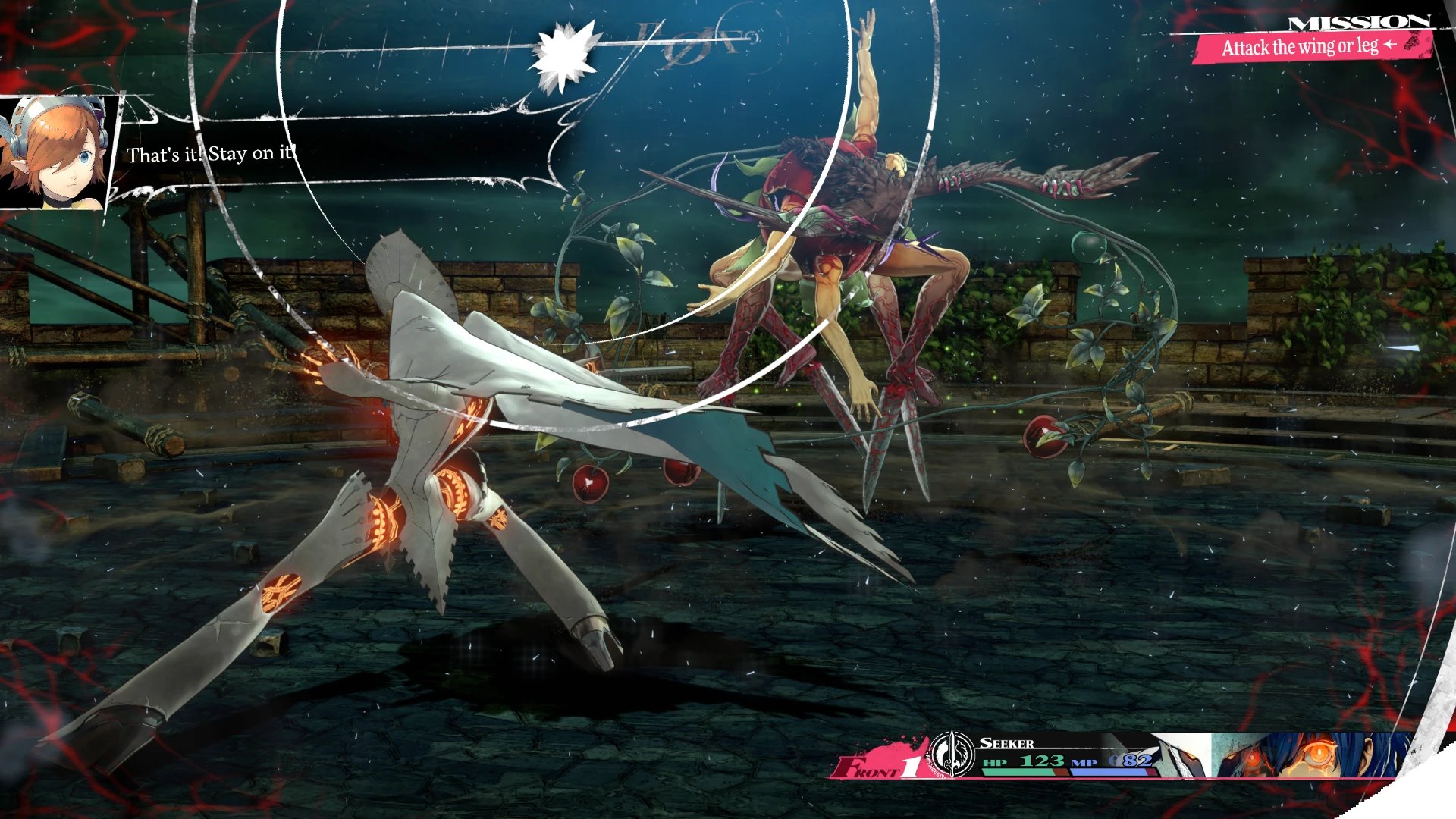Image resolution: width=1456 pixels, height=819 pixels.
Task: Select the blue-haired protagonist portrait
Action: click(x=1308, y=755)
